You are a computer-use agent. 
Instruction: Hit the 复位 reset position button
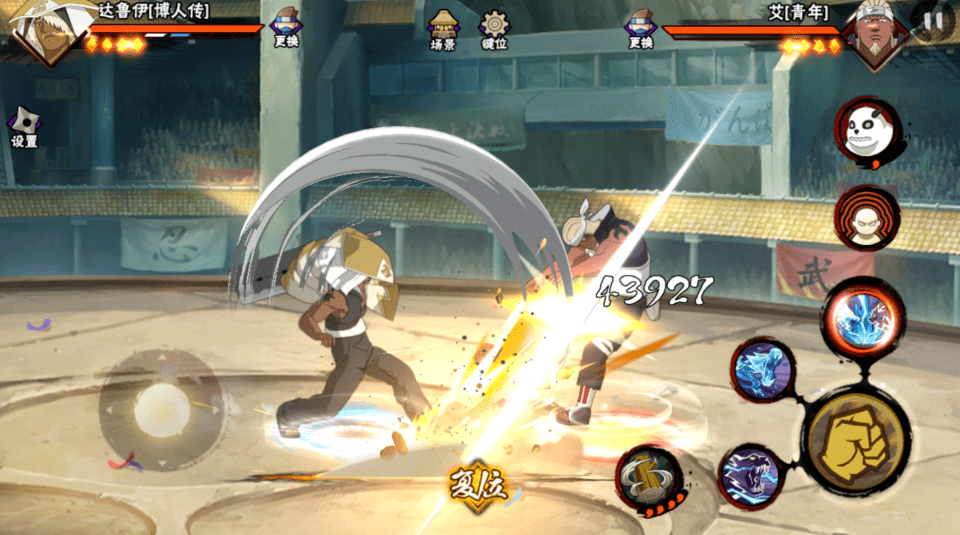click(x=478, y=487)
